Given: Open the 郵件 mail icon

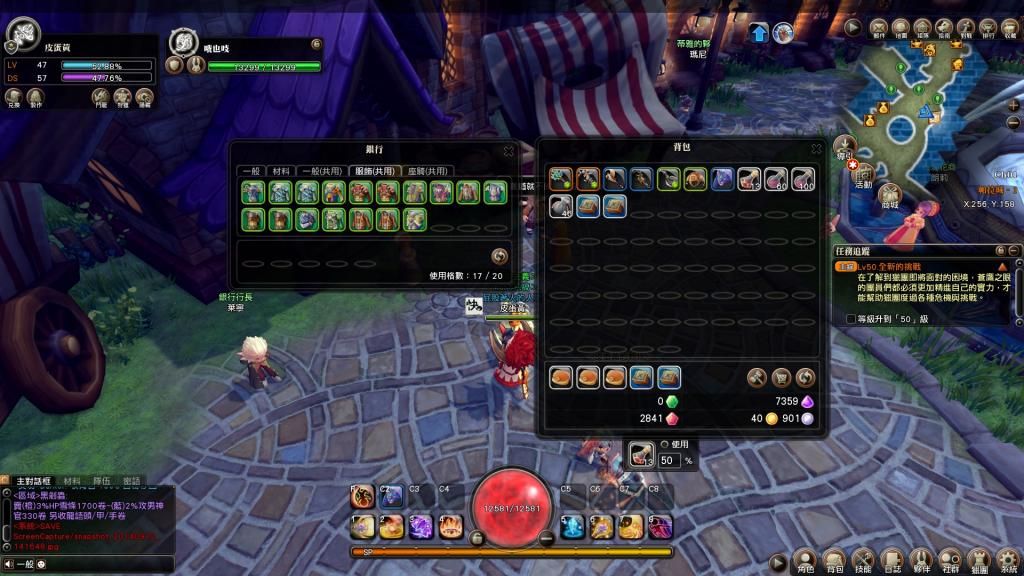Looking at the screenshot, I should (x=879, y=28).
